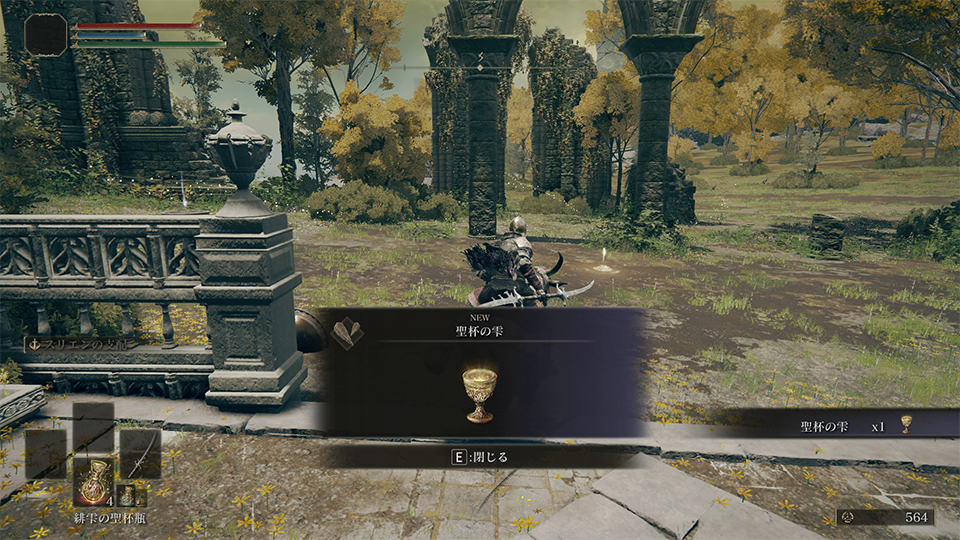Click the small item slot beside the flask
The height and width of the screenshot is (540, 960).
pos(128,494)
